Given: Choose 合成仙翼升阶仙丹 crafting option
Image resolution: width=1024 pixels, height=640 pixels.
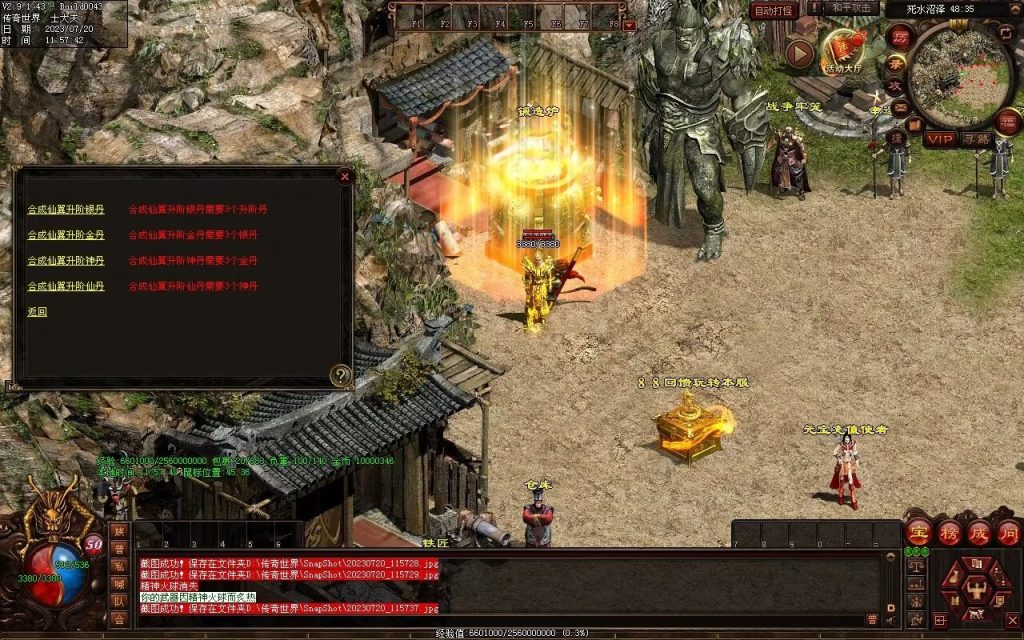Looking at the screenshot, I should pyautogui.click(x=65, y=286).
